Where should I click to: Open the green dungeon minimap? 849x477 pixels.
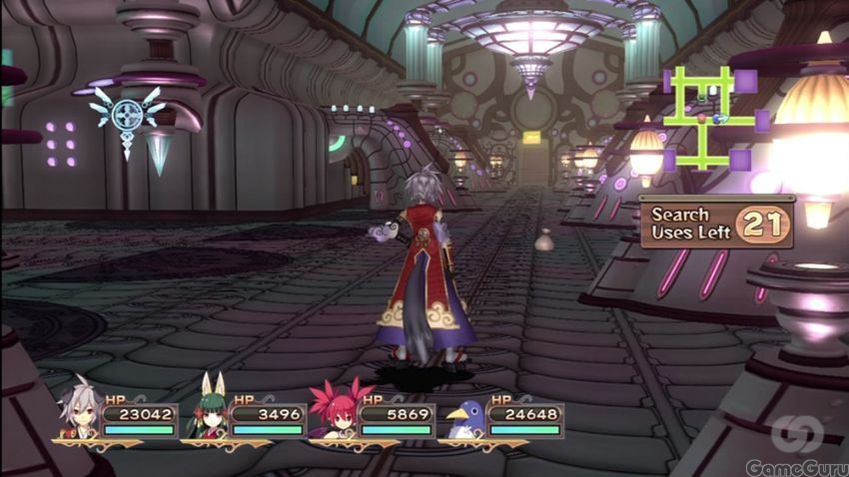tap(712, 118)
